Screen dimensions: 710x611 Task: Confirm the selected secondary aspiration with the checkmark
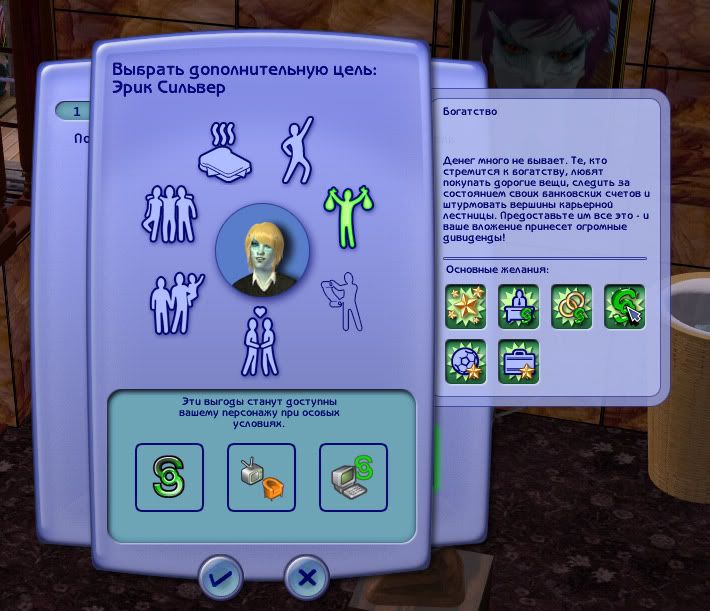tap(220, 576)
